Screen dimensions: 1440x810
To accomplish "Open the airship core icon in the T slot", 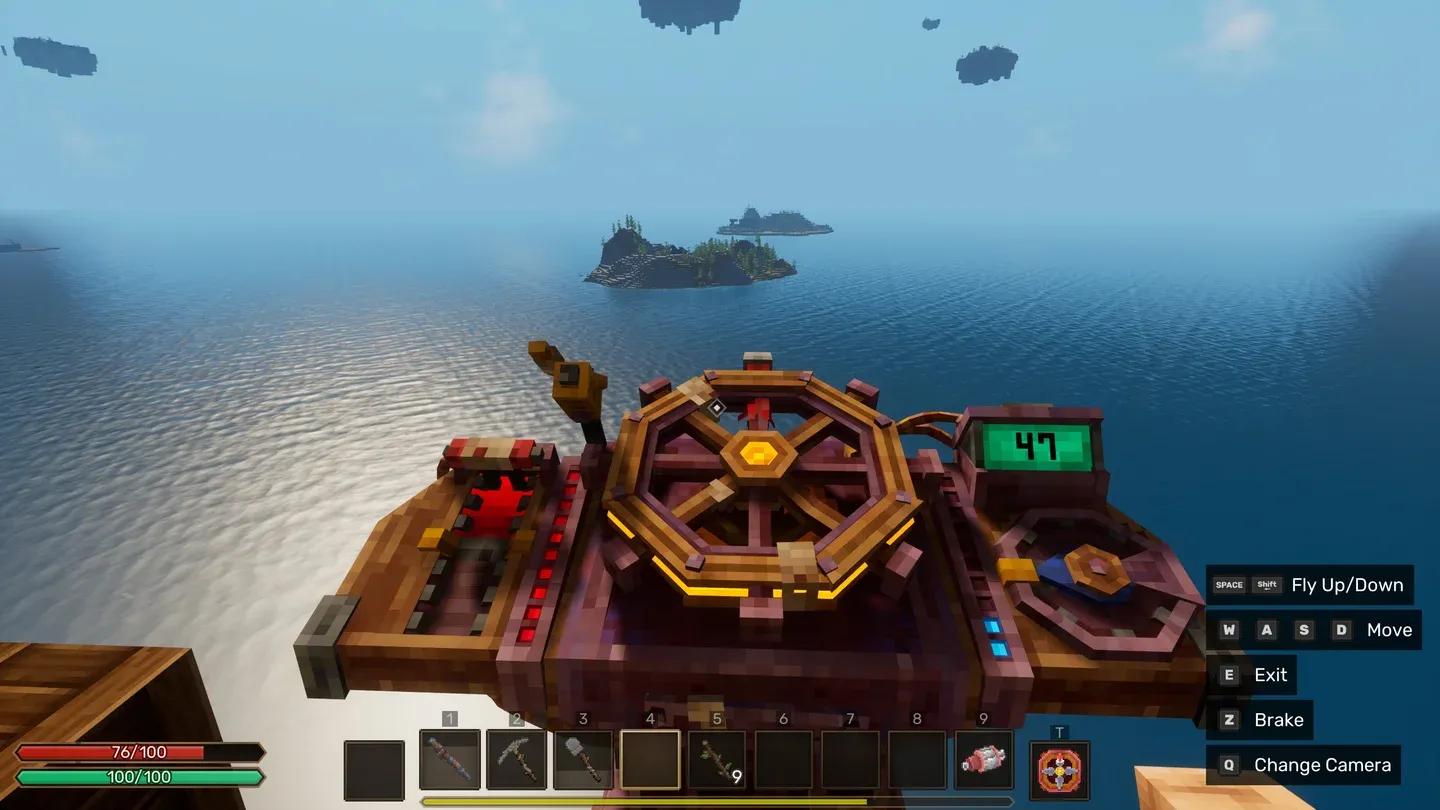I will (1059, 768).
